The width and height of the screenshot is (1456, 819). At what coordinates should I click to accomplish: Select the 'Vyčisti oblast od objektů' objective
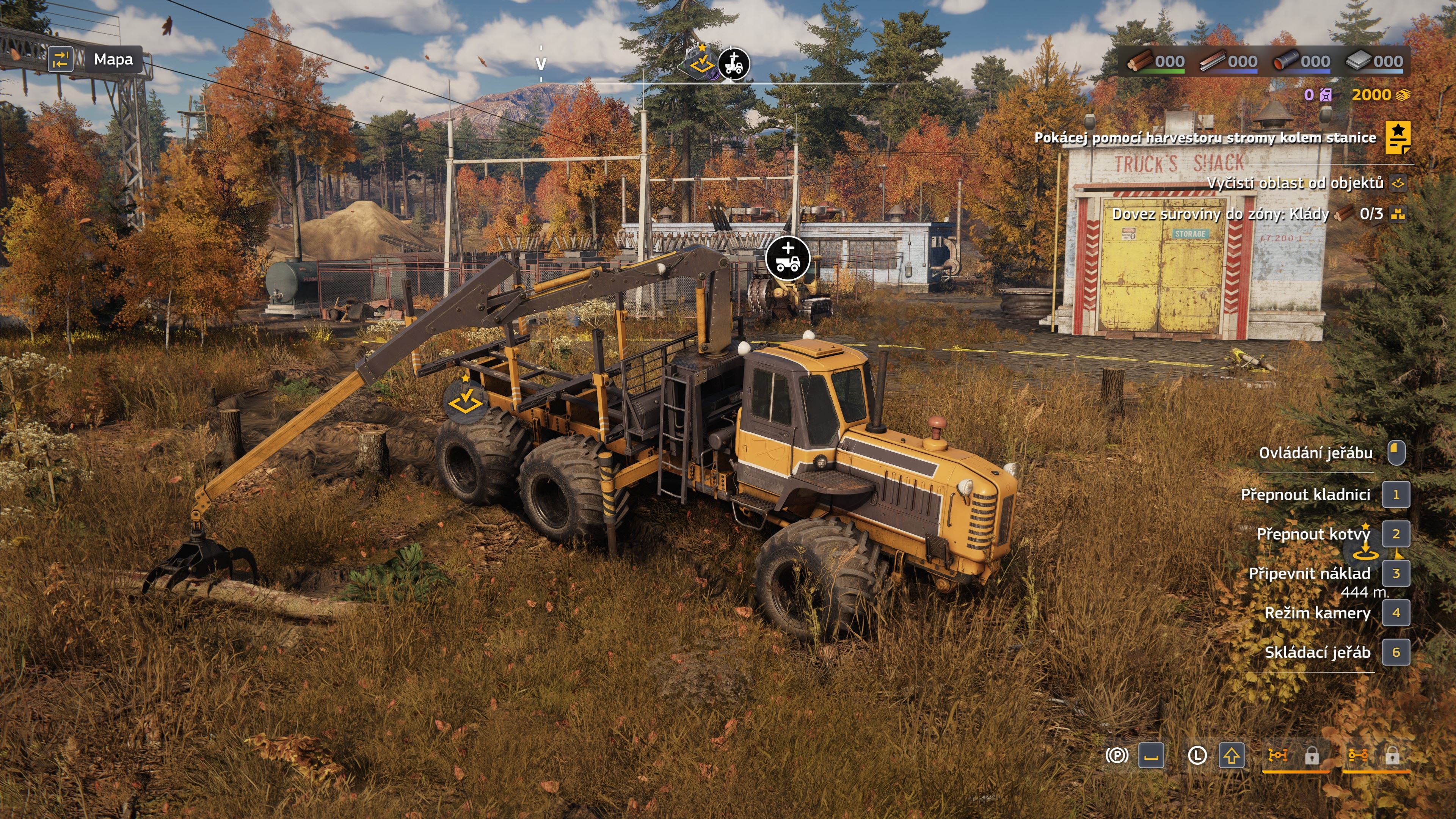click(x=1295, y=183)
